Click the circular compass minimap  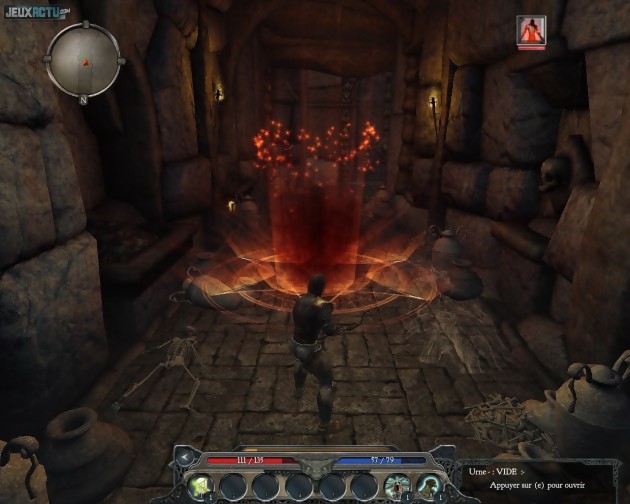[x=86, y=60]
